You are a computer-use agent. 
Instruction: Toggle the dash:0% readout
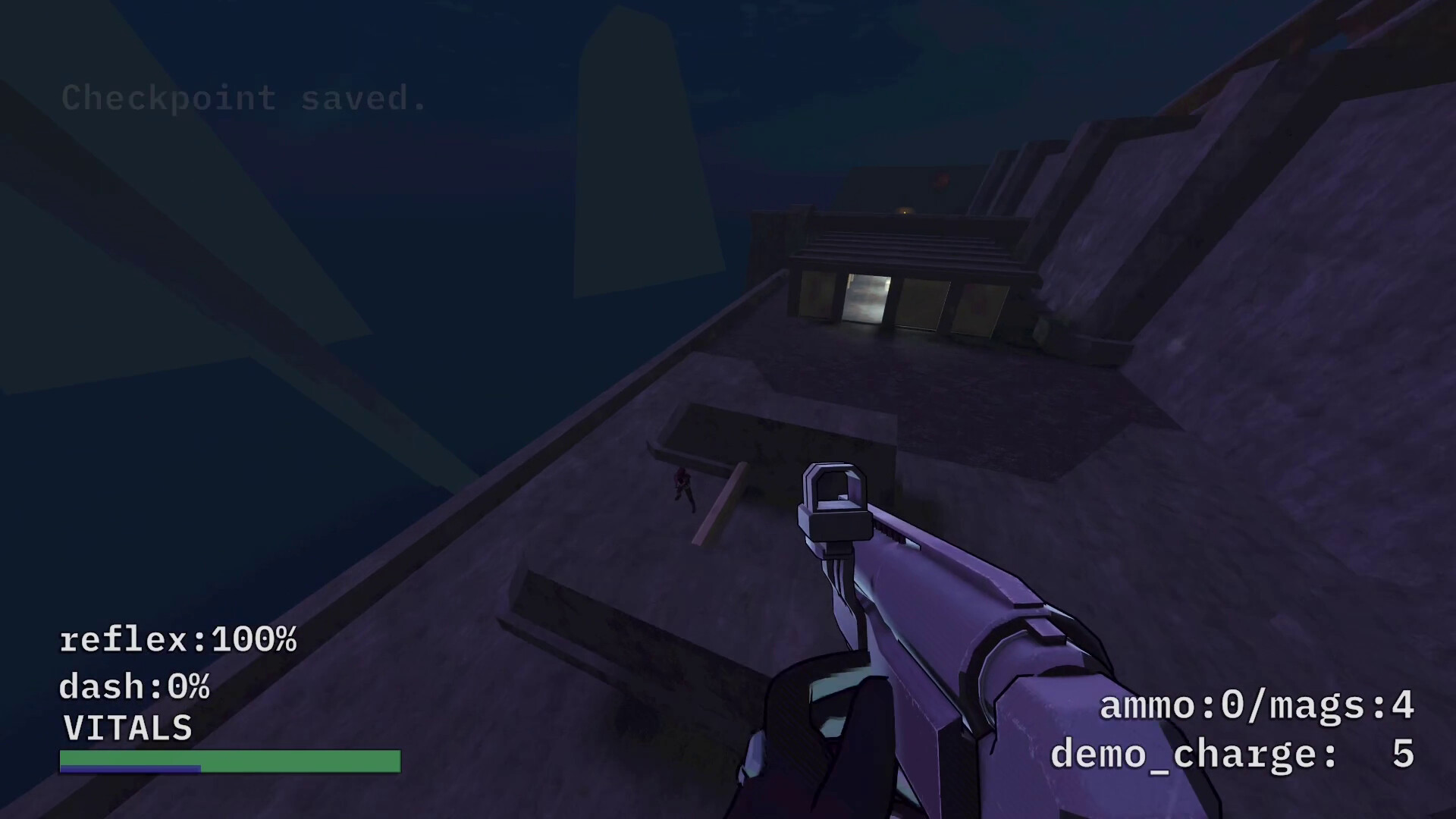point(136,686)
